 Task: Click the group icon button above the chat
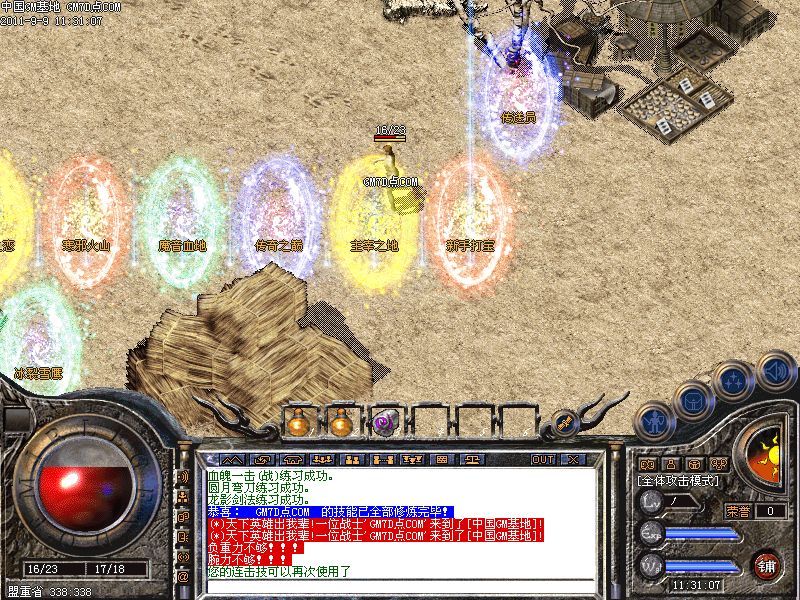(352, 460)
